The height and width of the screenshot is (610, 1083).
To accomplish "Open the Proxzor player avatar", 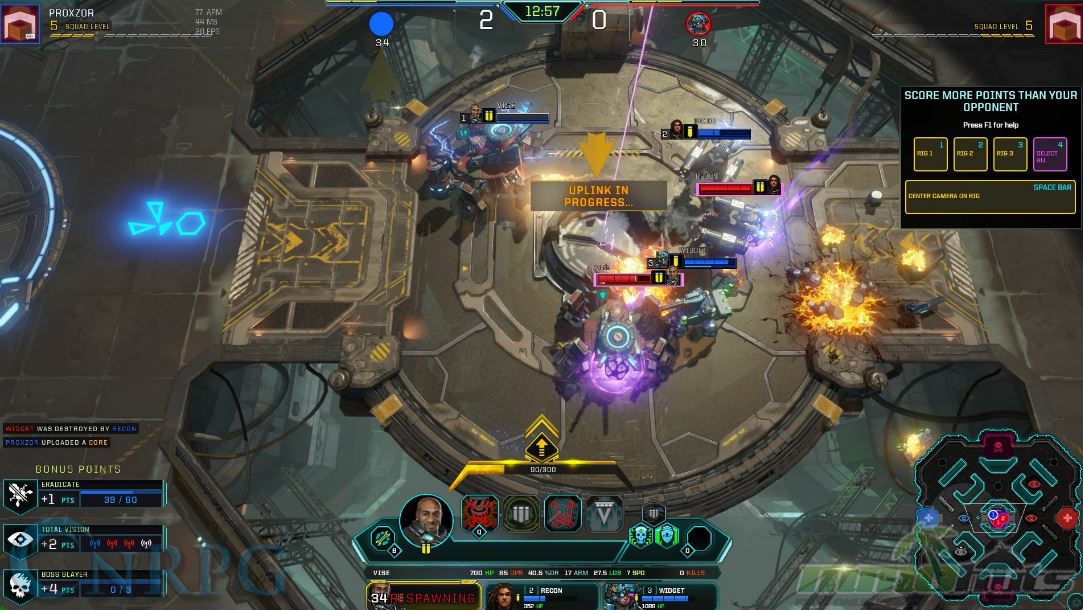I will click(x=20, y=24).
